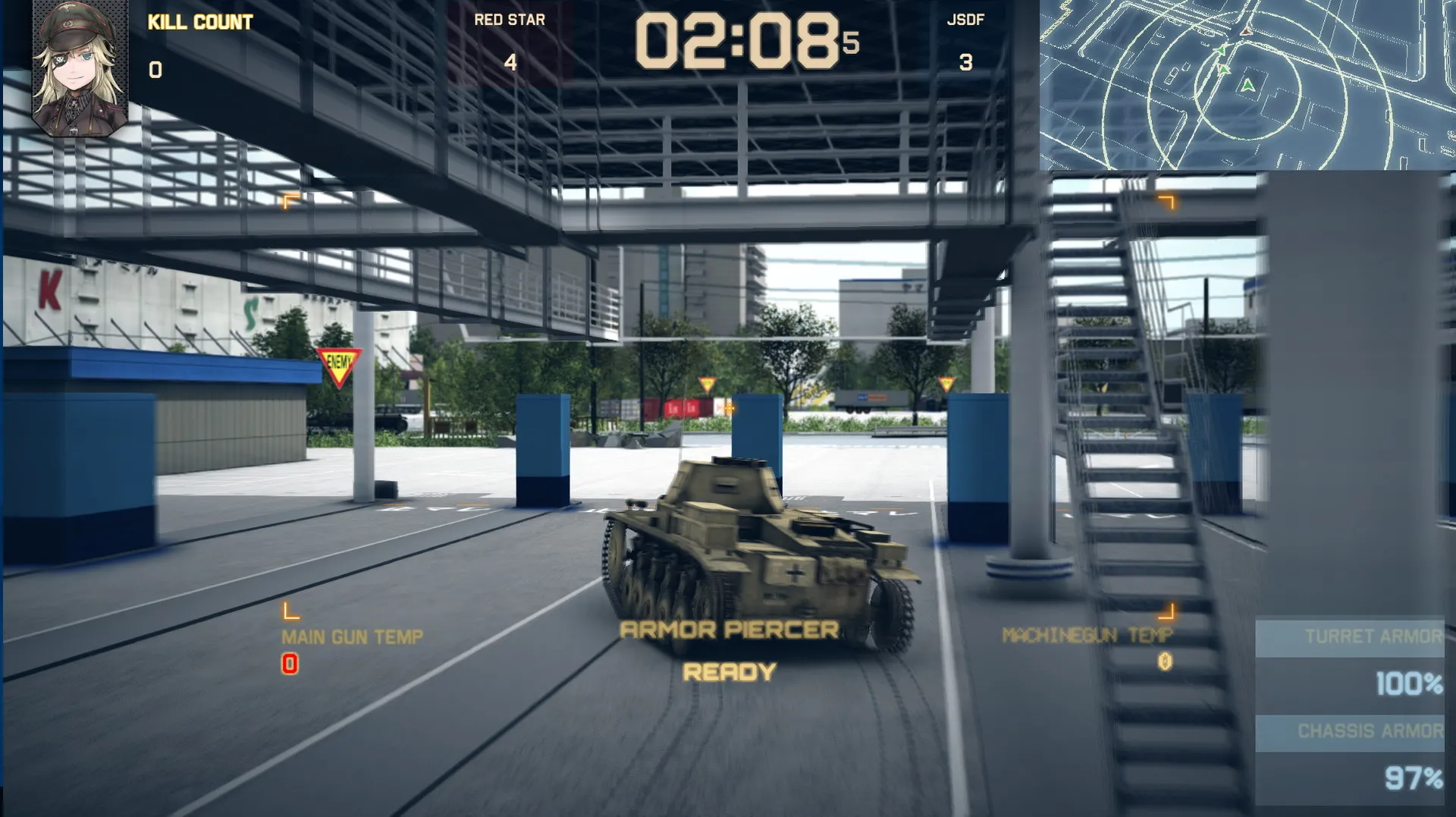Expand the TURRET ARMOR panel
This screenshot has width=1456, height=817.
[1373, 636]
